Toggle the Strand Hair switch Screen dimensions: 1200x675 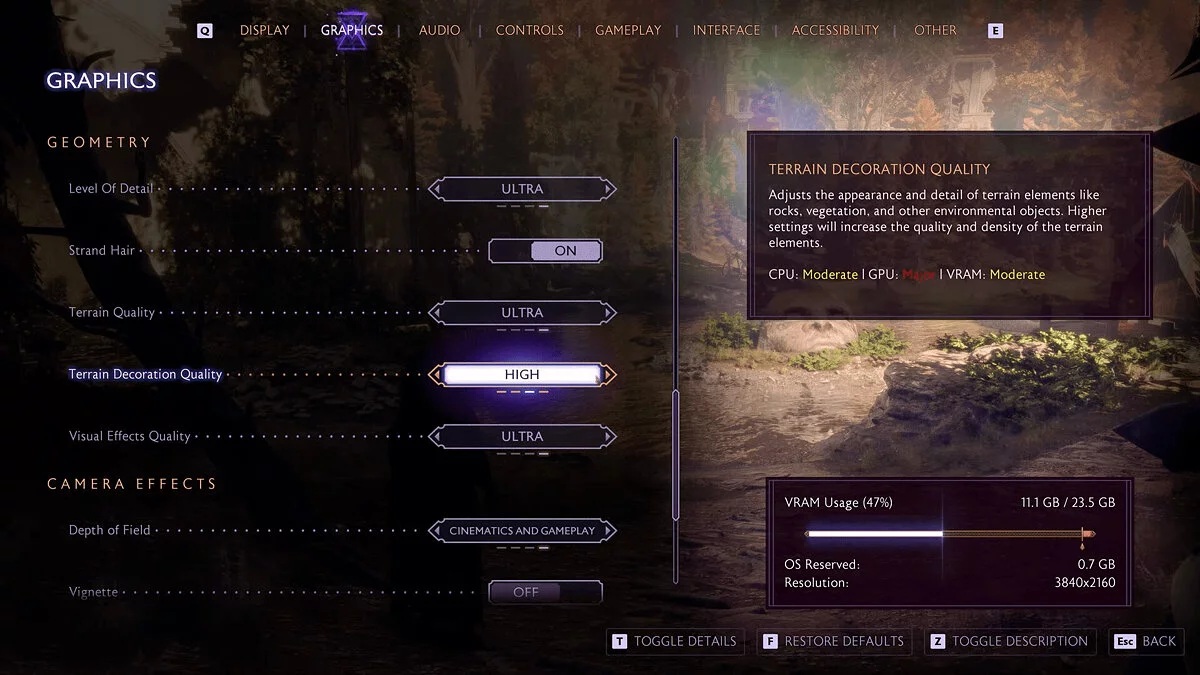point(545,251)
